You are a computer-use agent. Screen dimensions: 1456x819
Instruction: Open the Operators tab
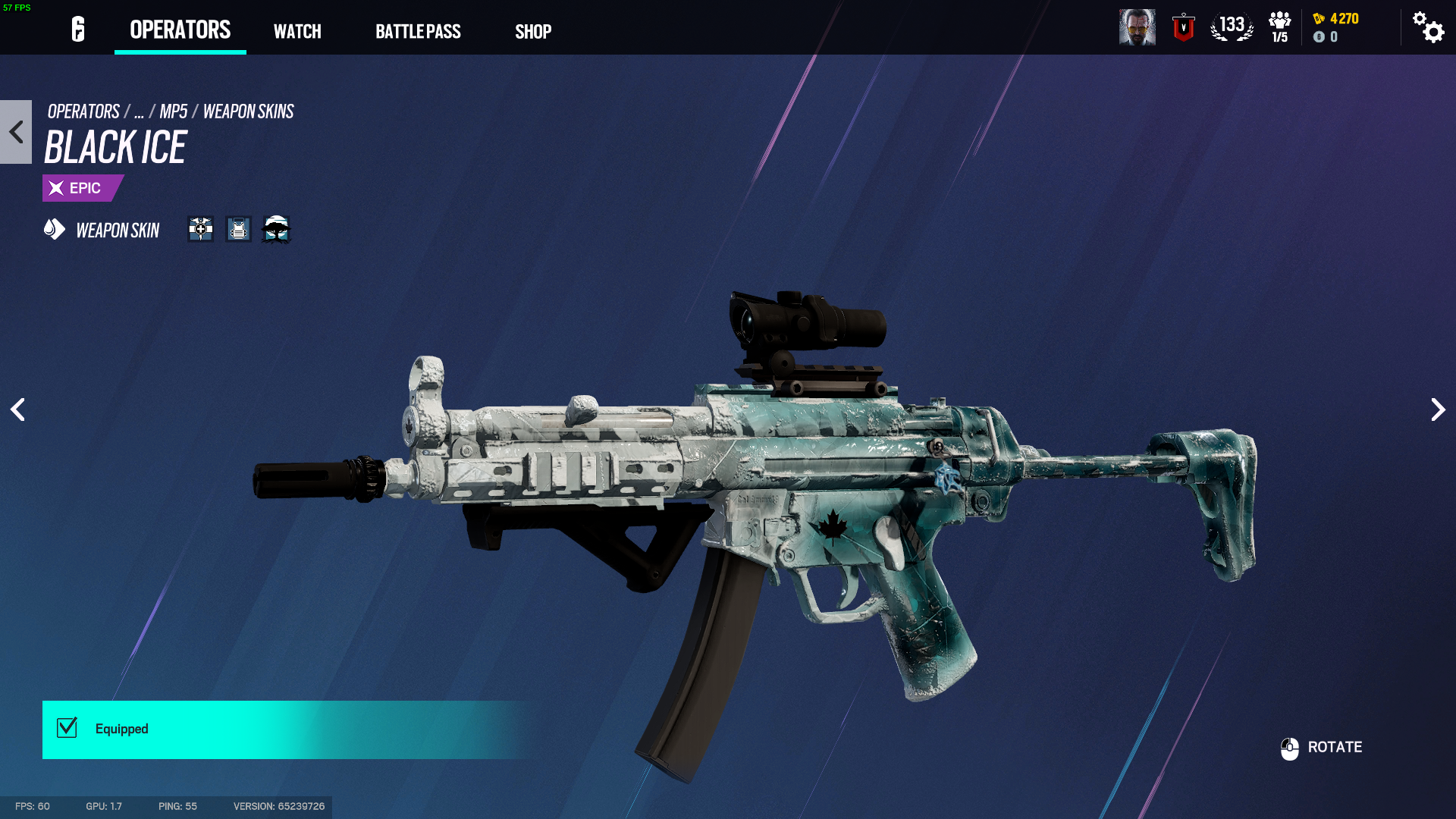tap(180, 30)
